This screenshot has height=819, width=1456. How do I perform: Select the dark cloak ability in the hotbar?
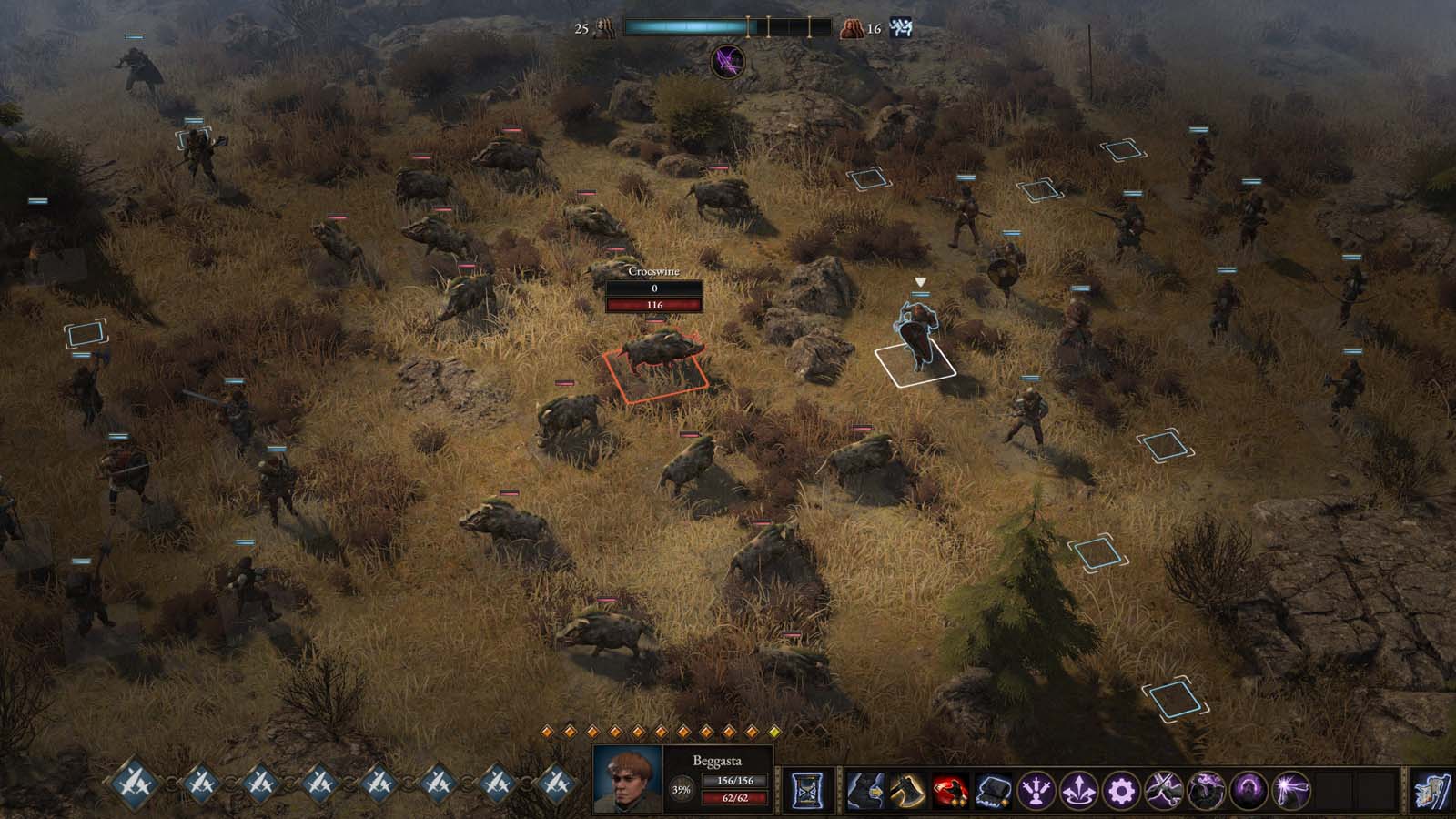(995, 790)
